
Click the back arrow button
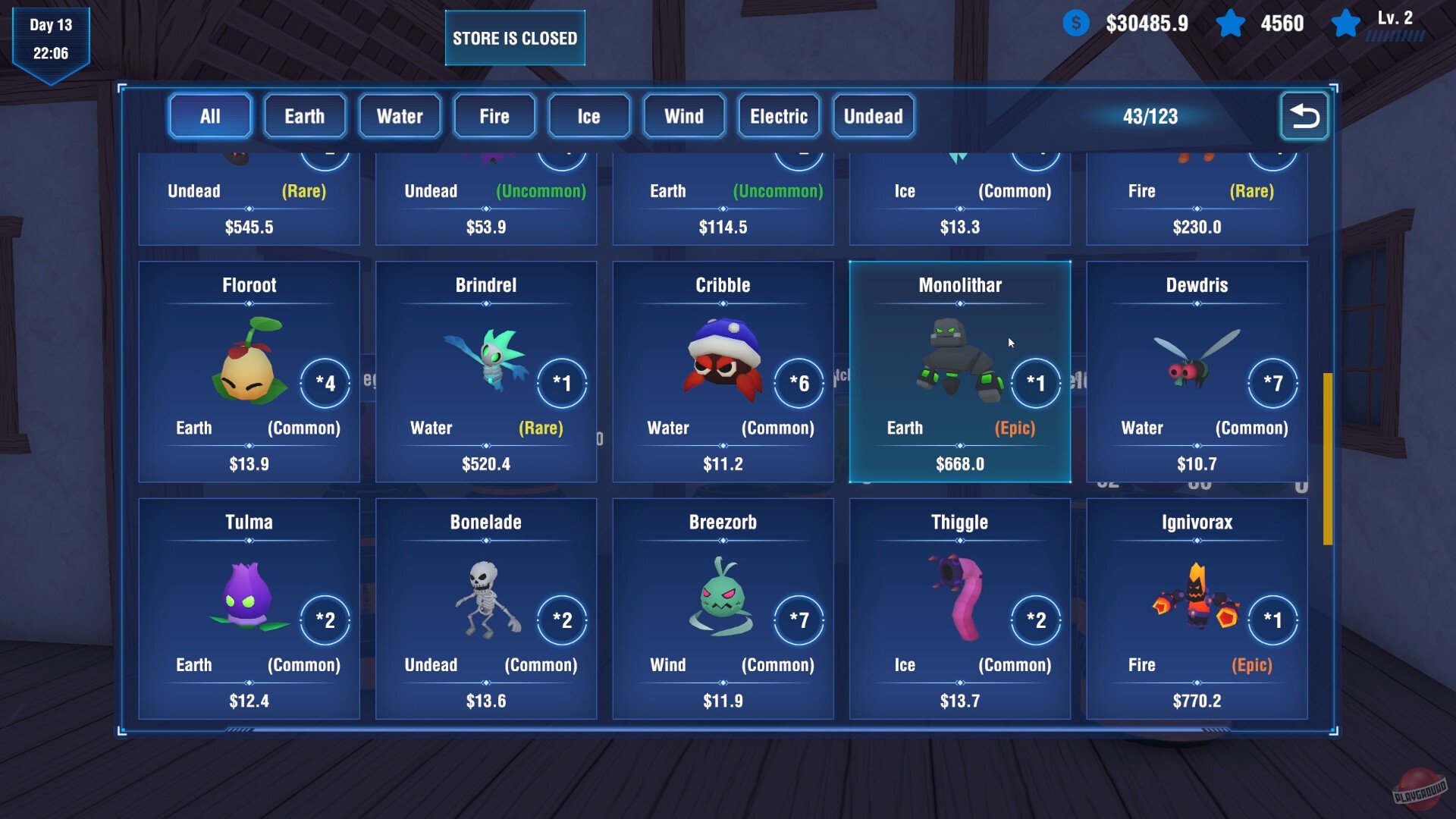1304,117
